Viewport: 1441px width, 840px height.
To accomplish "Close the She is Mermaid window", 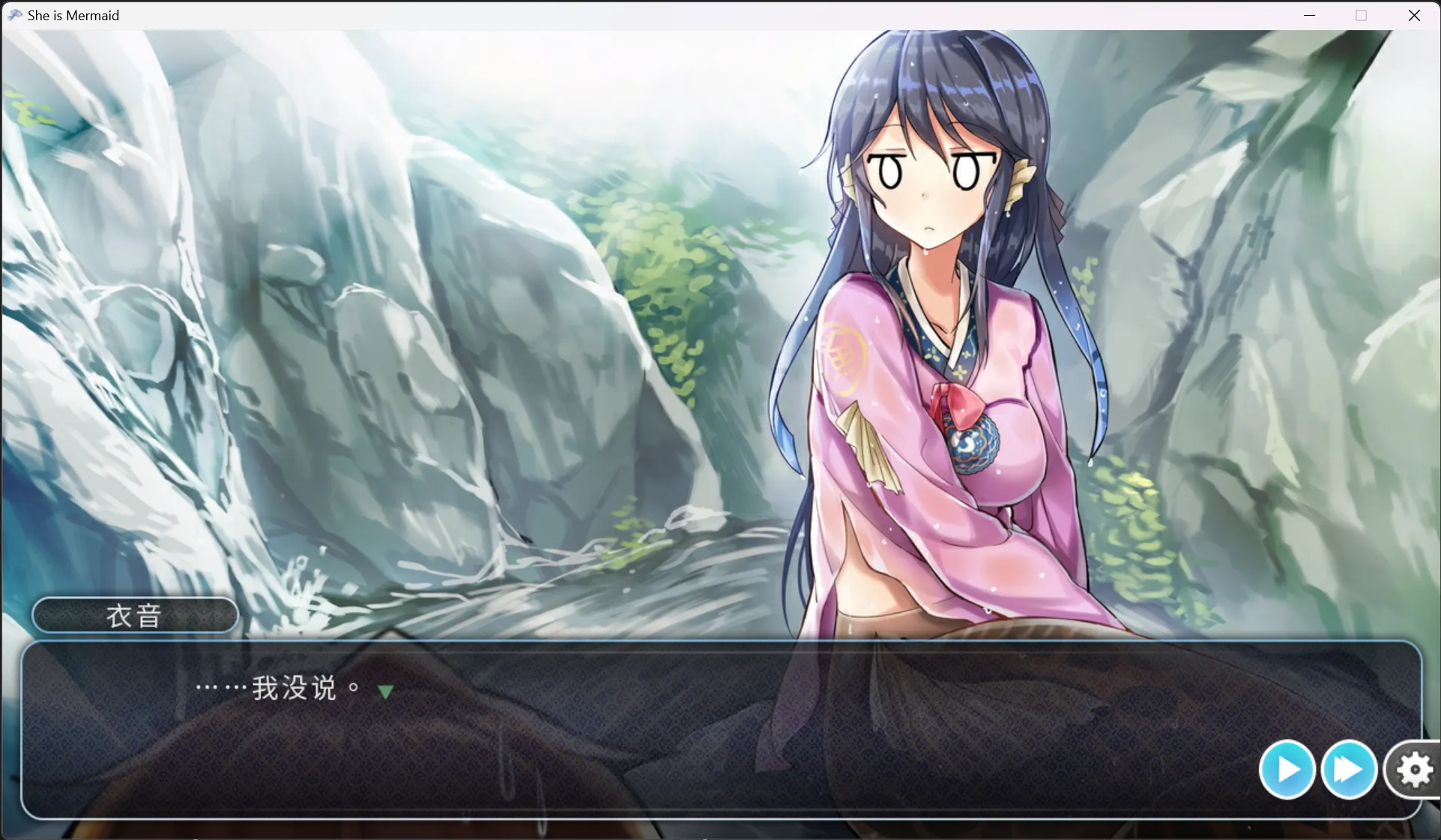I will tap(1414, 16).
